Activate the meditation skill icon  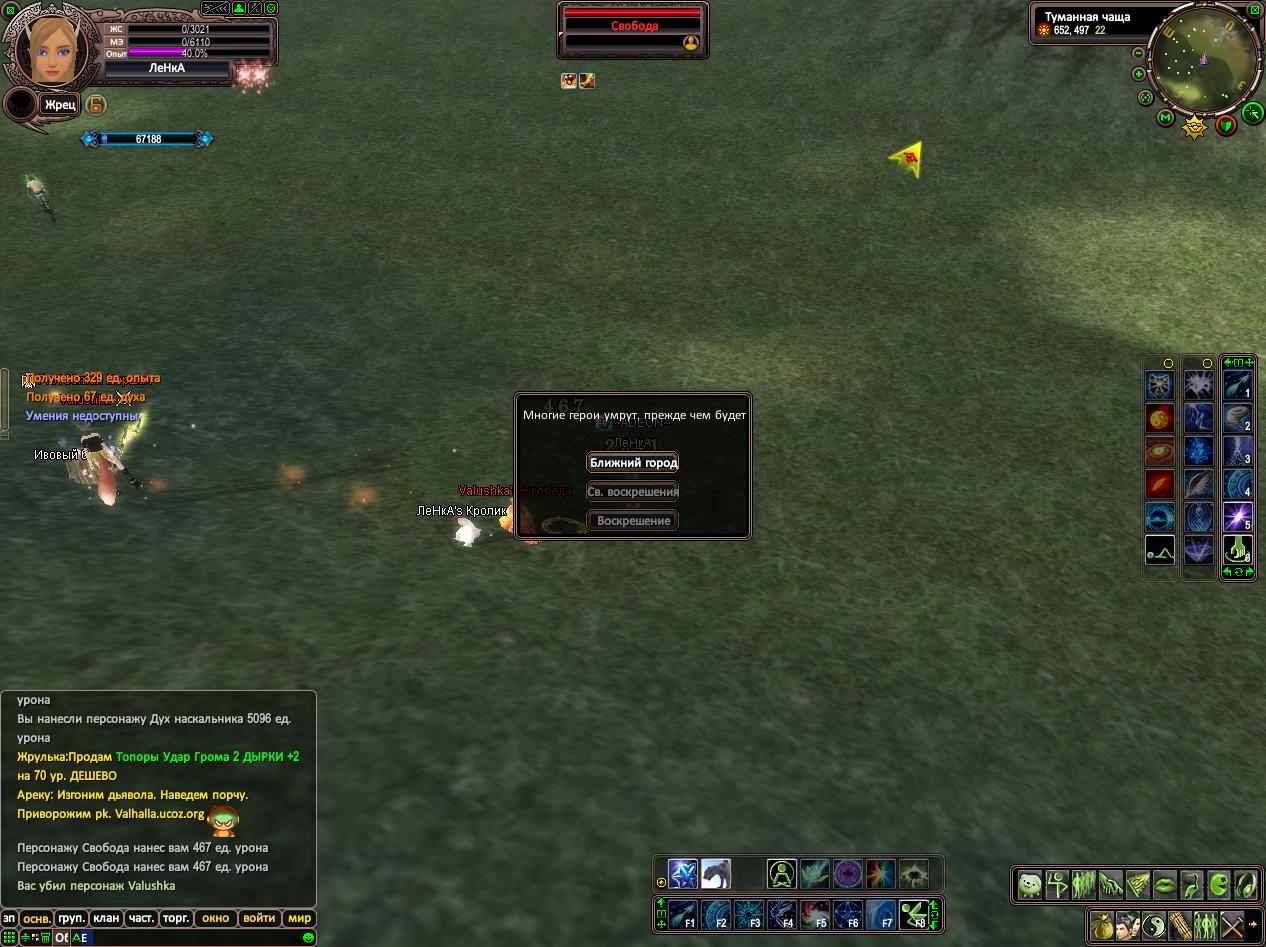(x=782, y=874)
